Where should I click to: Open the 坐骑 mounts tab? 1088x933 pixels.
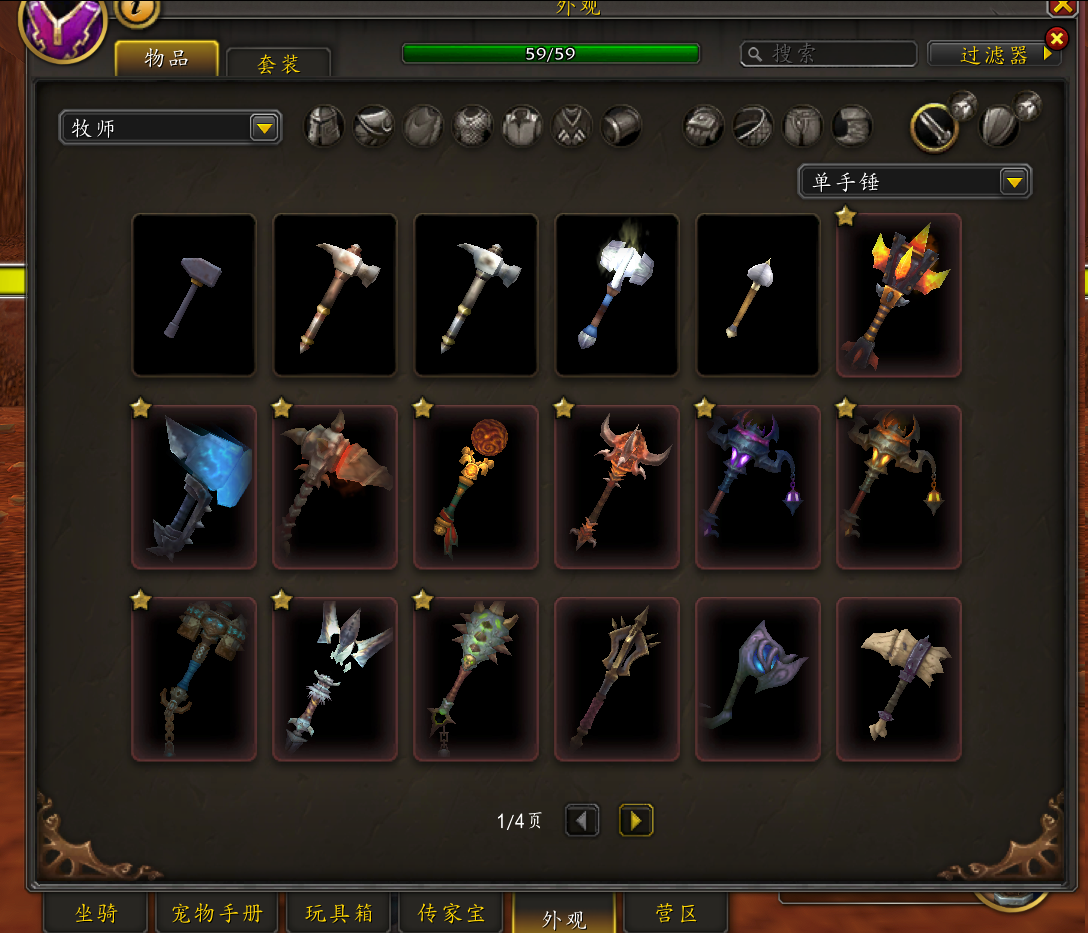pyautogui.click(x=96, y=913)
